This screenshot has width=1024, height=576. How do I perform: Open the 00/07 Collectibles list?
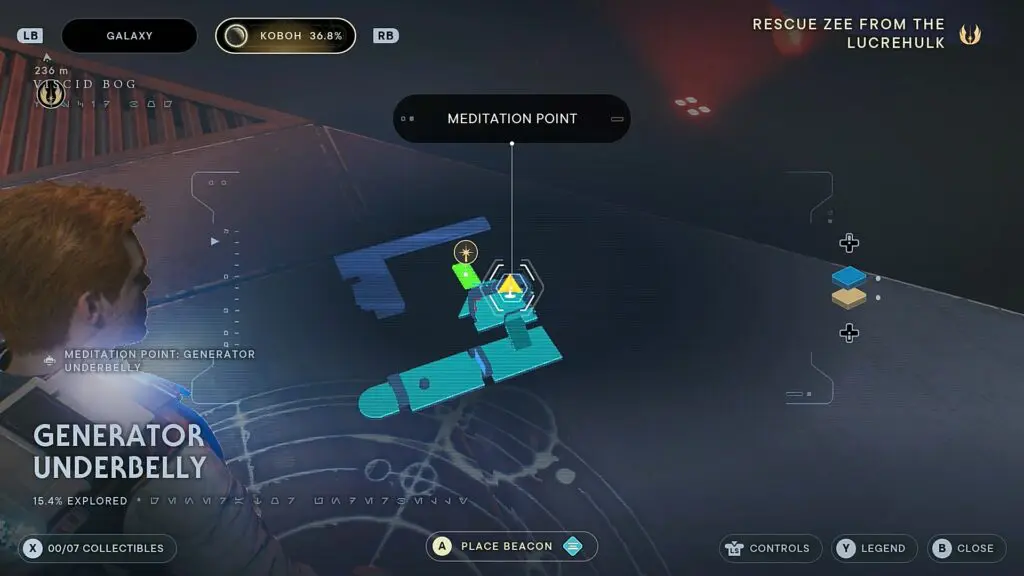point(98,548)
